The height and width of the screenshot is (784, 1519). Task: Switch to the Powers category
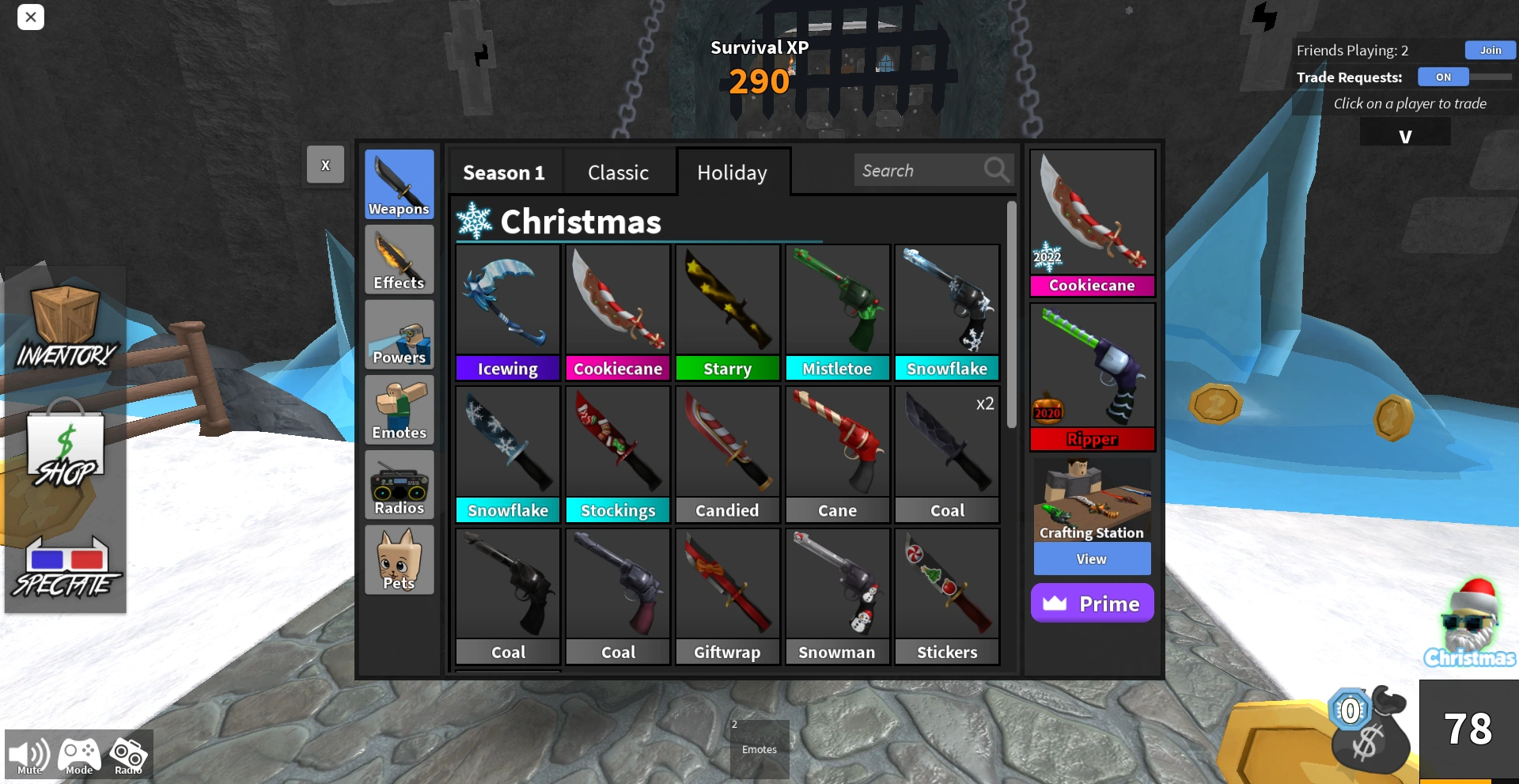[x=399, y=334]
